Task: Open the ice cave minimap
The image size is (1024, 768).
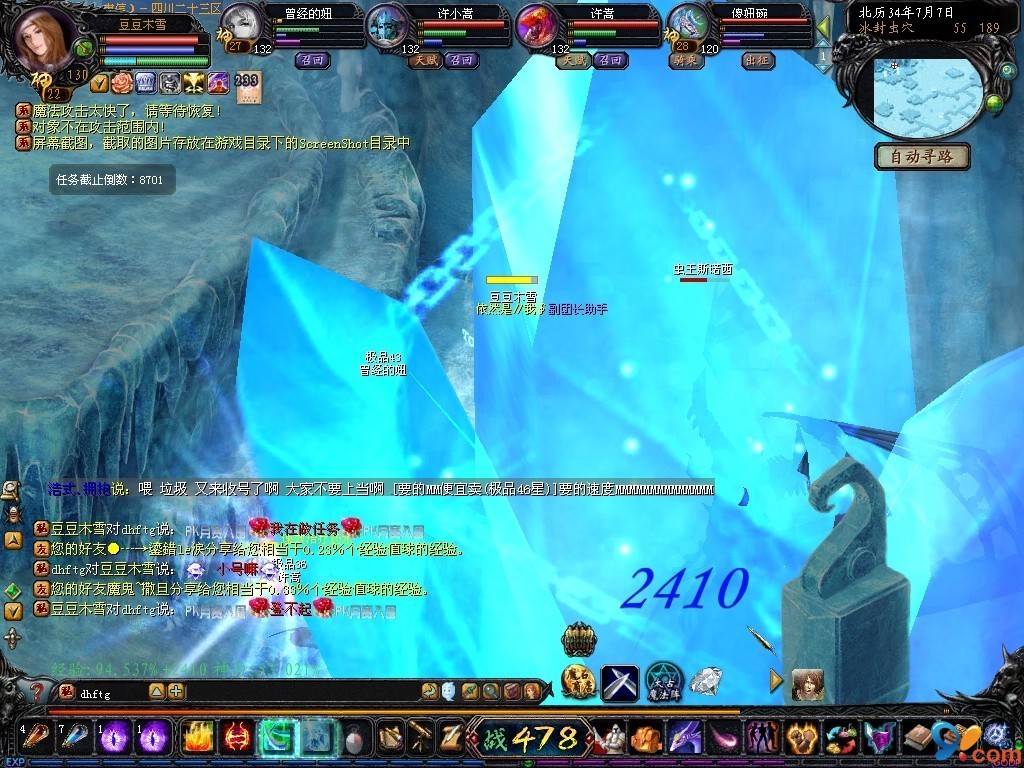Action: click(922, 96)
